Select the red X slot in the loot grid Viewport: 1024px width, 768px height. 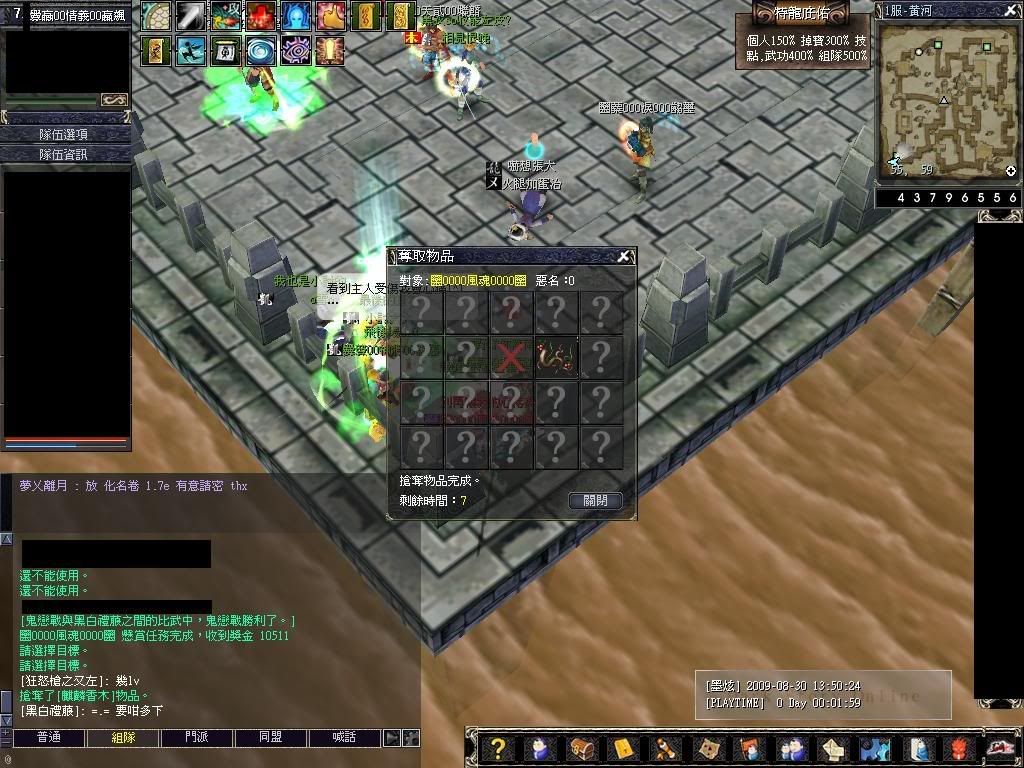(511, 358)
